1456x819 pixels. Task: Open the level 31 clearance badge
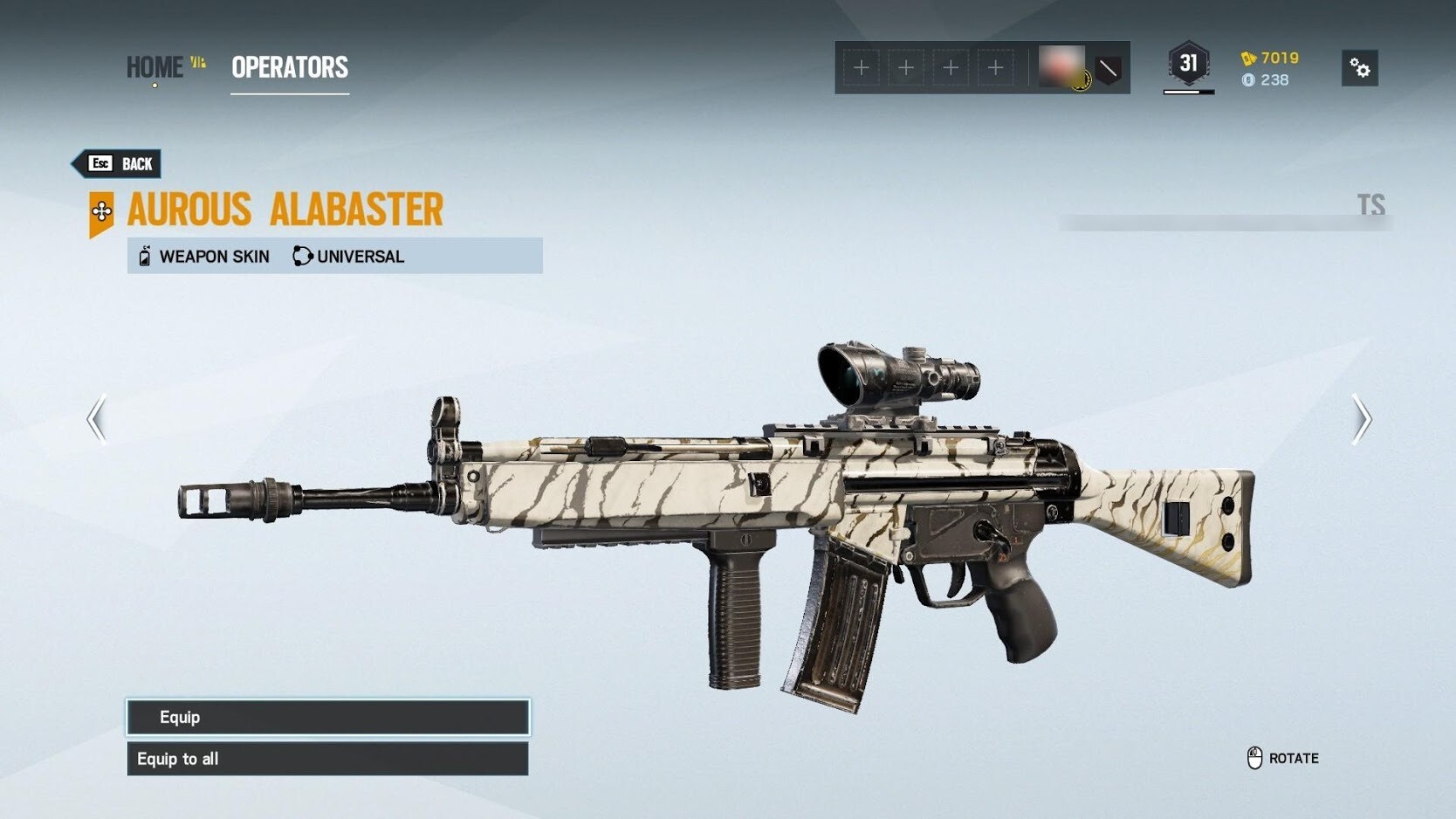click(x=1188, y=64)
